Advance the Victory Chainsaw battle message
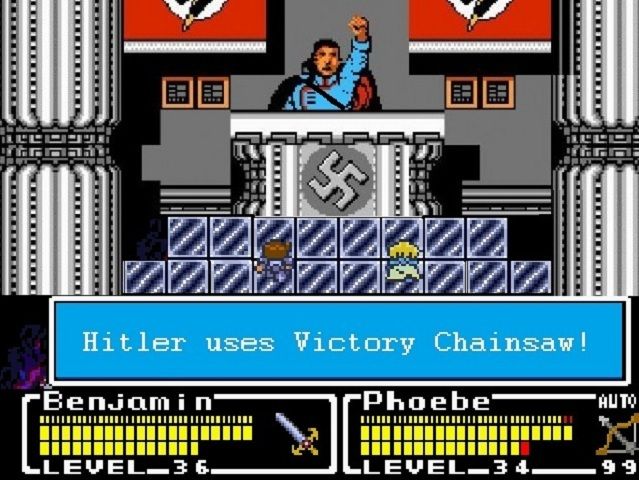Image resolution: width=639 pixels, height=480 pixels. [337, 342]
